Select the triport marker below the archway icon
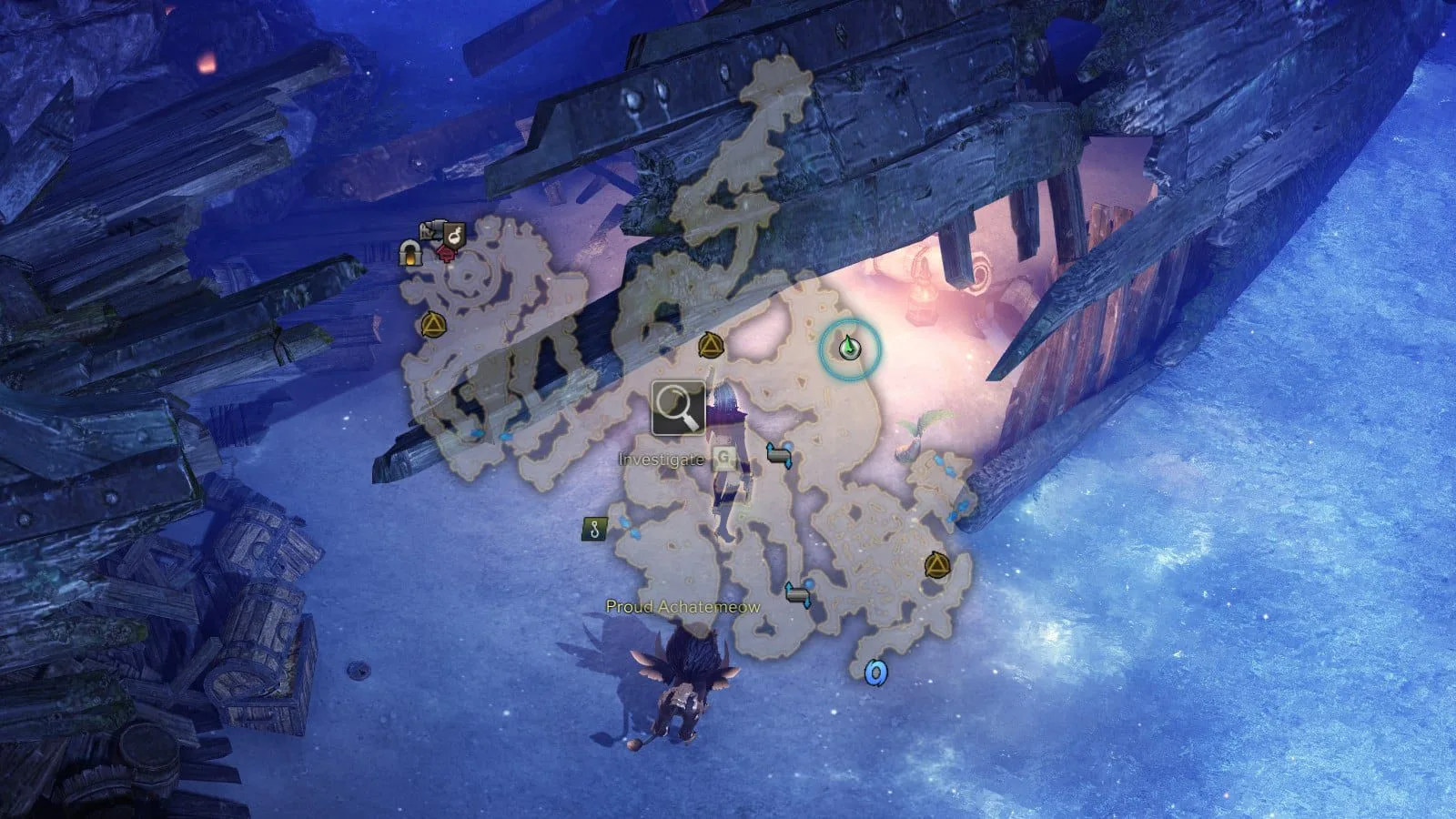 point(432,324)
